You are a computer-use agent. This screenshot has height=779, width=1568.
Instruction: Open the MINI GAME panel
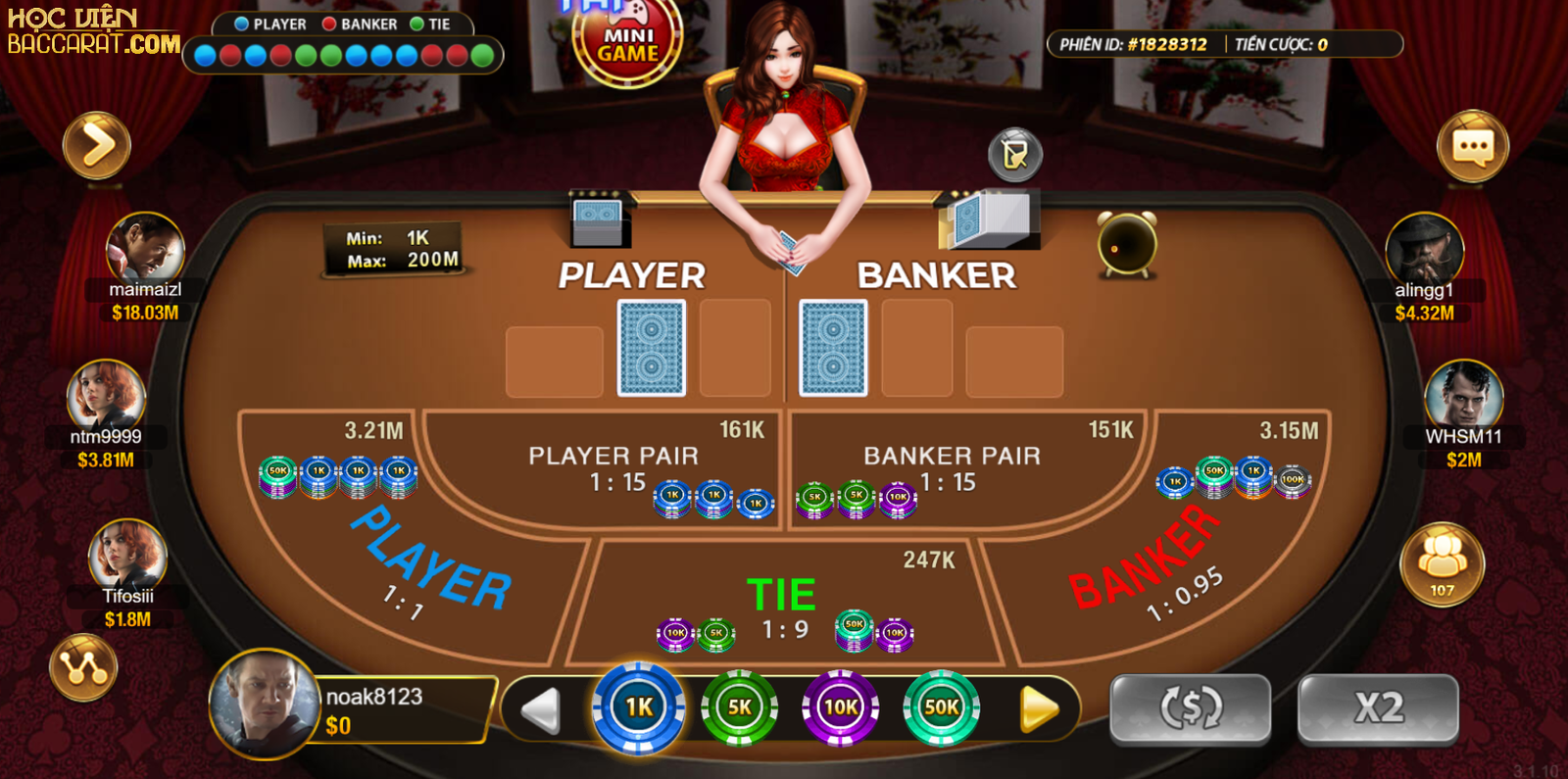pyautogui.click(x=628, y=37)
